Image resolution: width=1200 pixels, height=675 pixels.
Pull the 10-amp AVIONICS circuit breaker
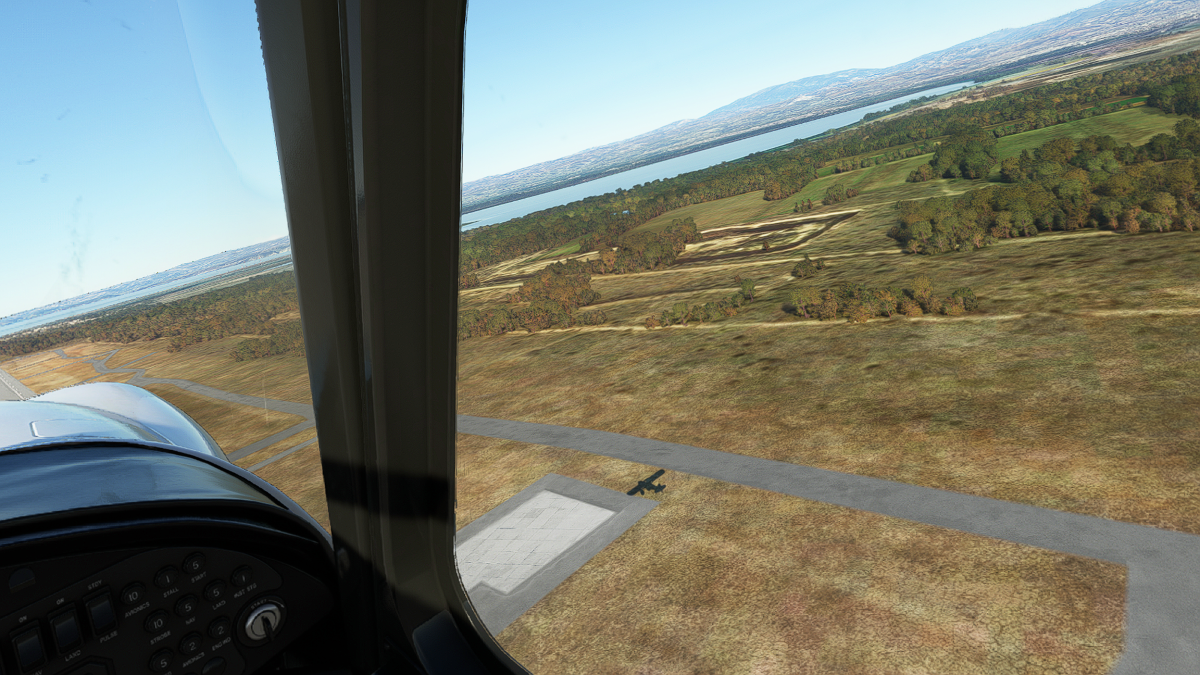tap(133, 594)
